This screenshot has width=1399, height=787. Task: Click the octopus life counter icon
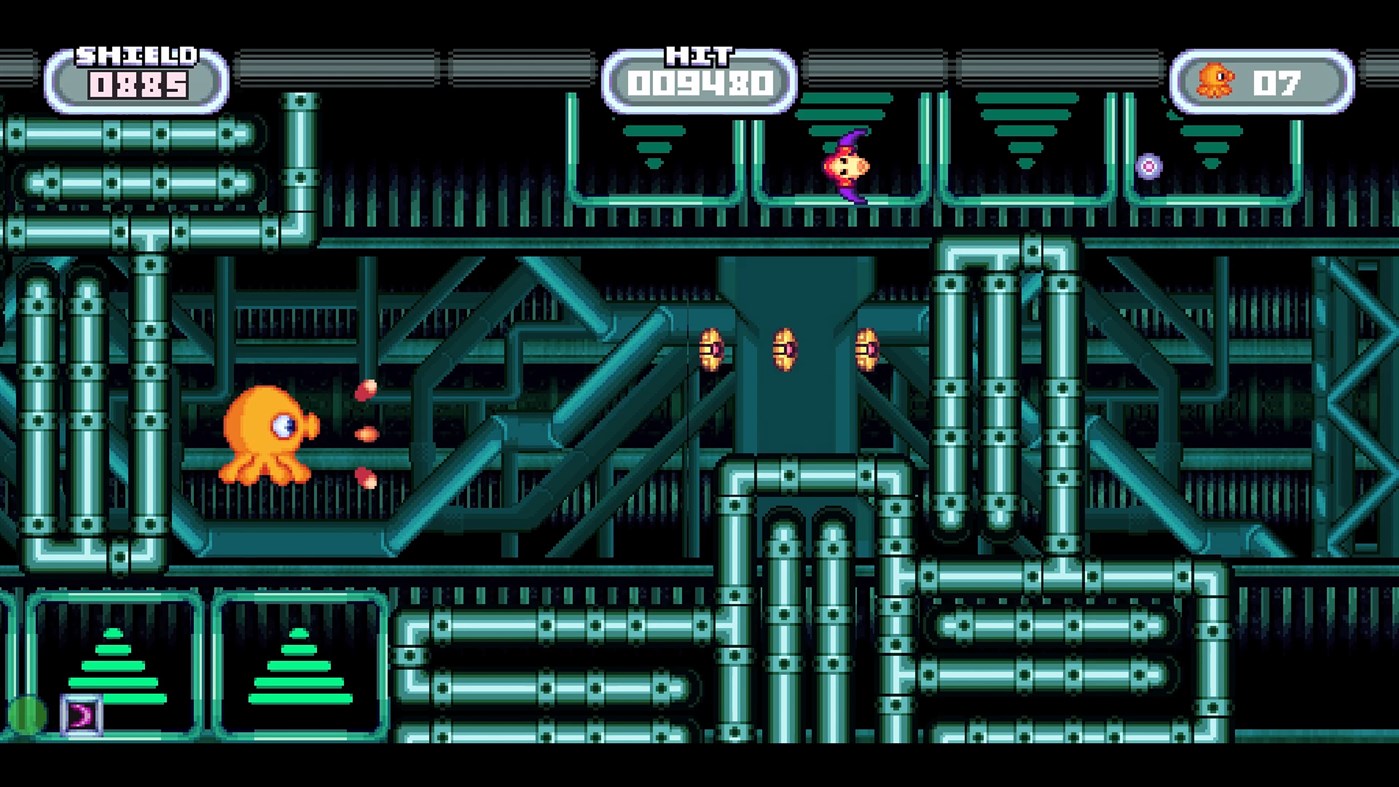(x=1218, y=78)
